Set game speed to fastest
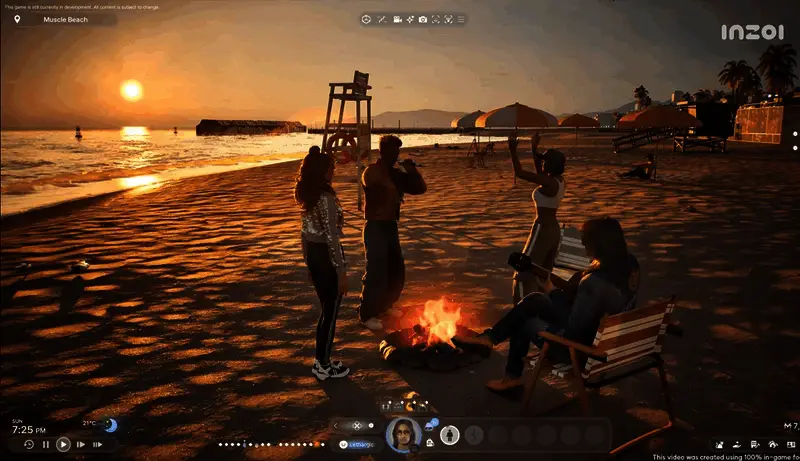The height and width of the screenshot is (461, 800). tap(97, 444)
